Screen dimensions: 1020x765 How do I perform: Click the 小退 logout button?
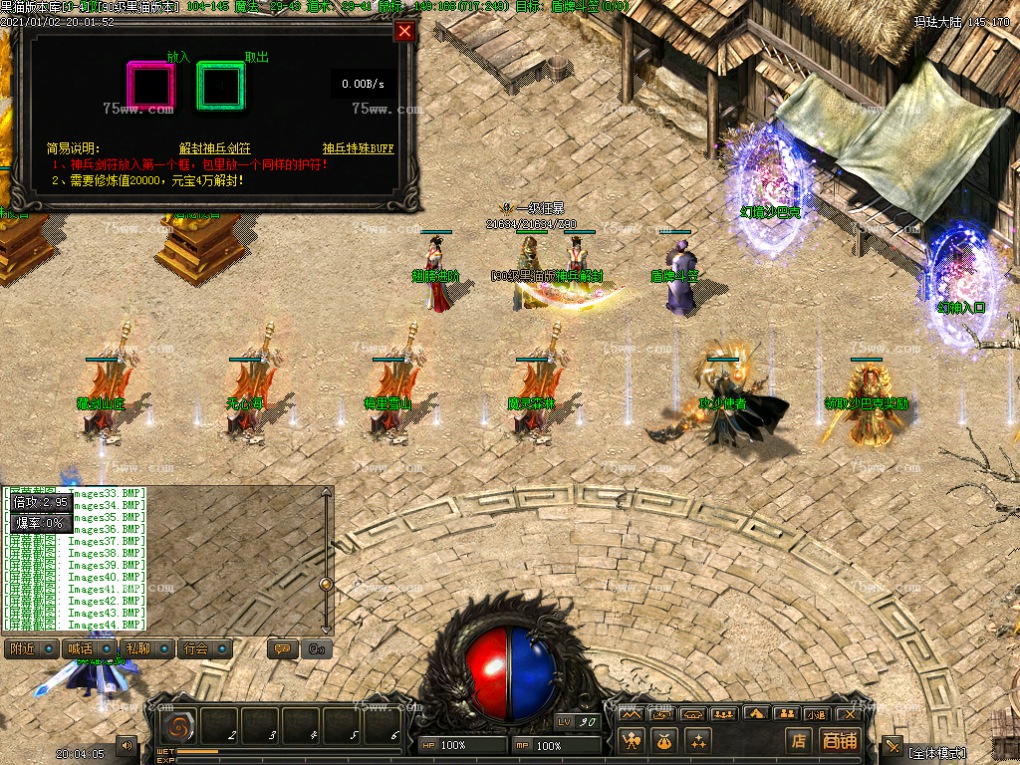point(817,714)
